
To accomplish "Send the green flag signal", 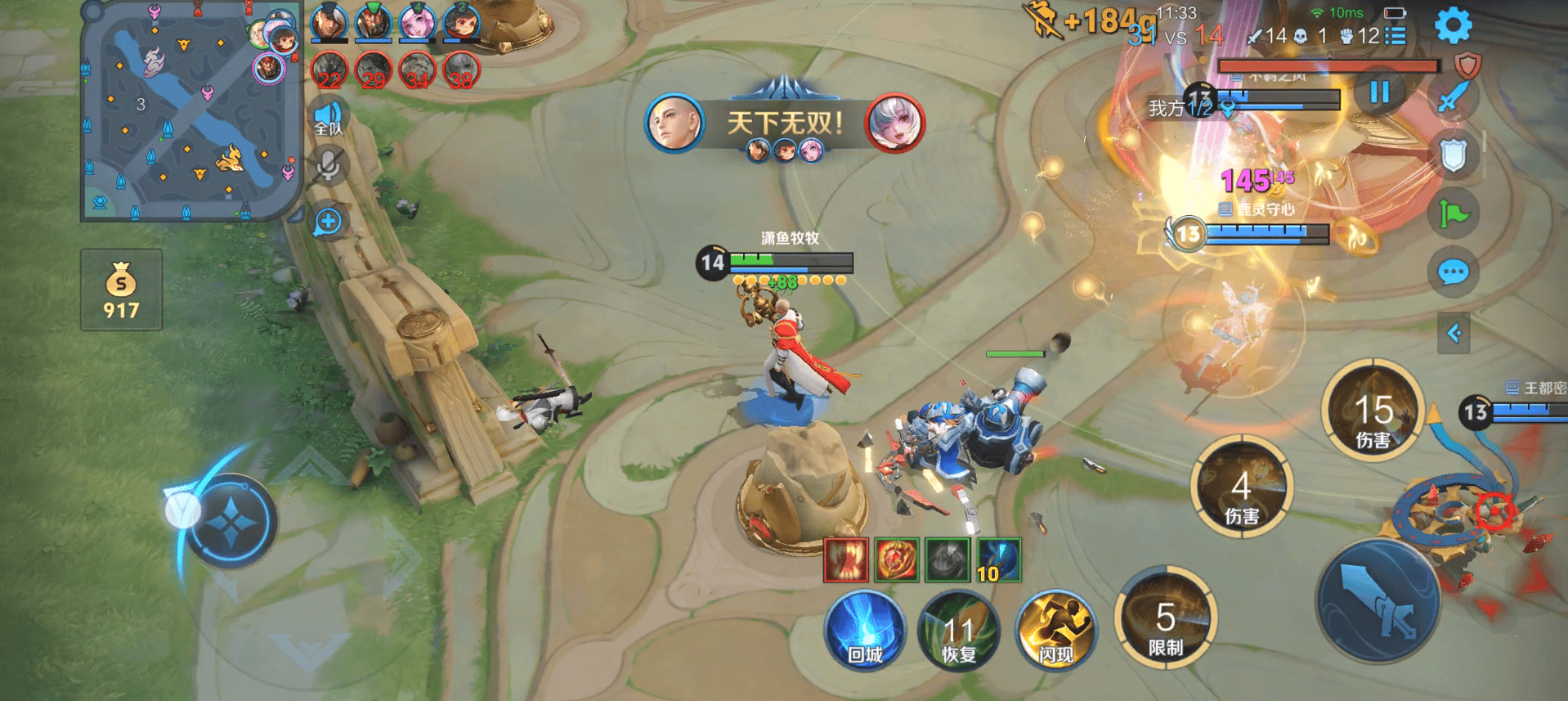I will [1453, 214].
